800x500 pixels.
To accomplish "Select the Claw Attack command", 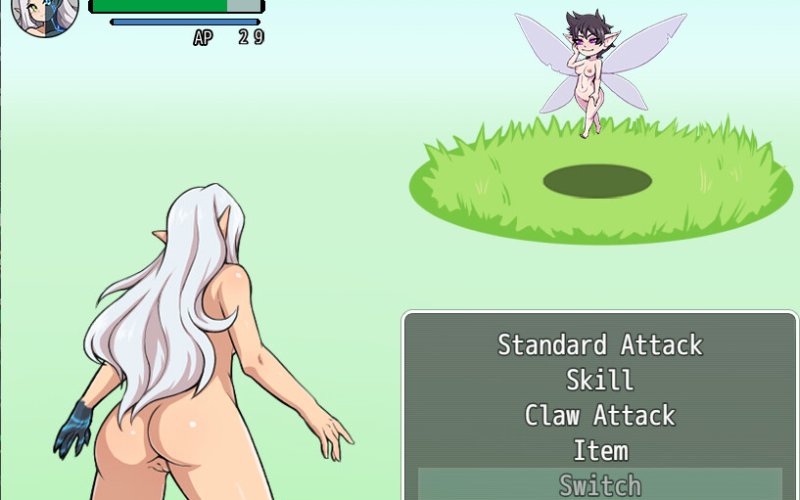I will pos(600,415).
